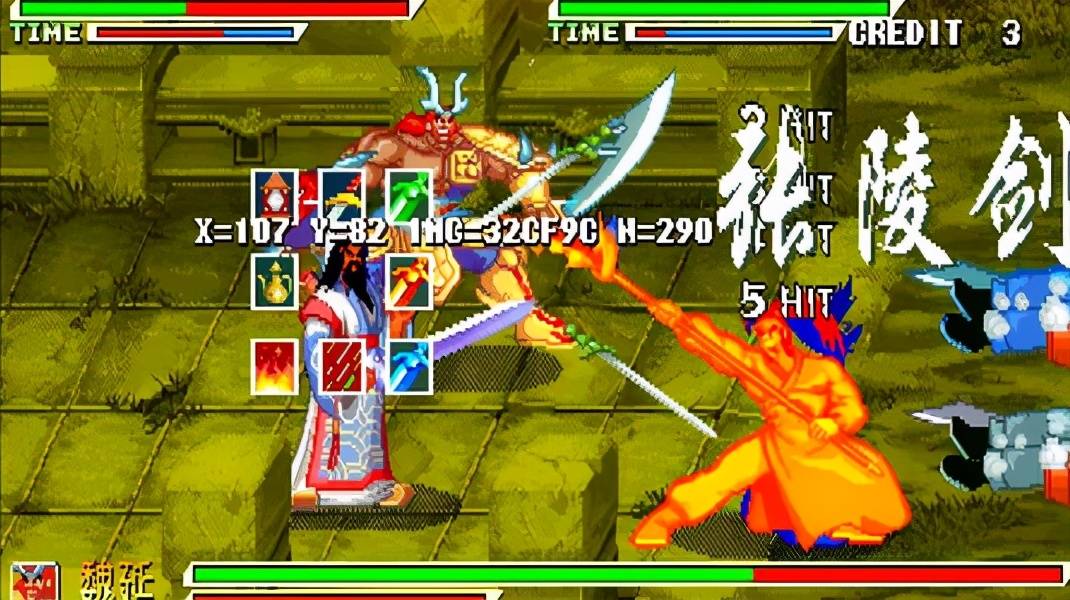Select the red lantern item icon
The width and height of the screenshot is (1070, 600).
pos(274,193)
